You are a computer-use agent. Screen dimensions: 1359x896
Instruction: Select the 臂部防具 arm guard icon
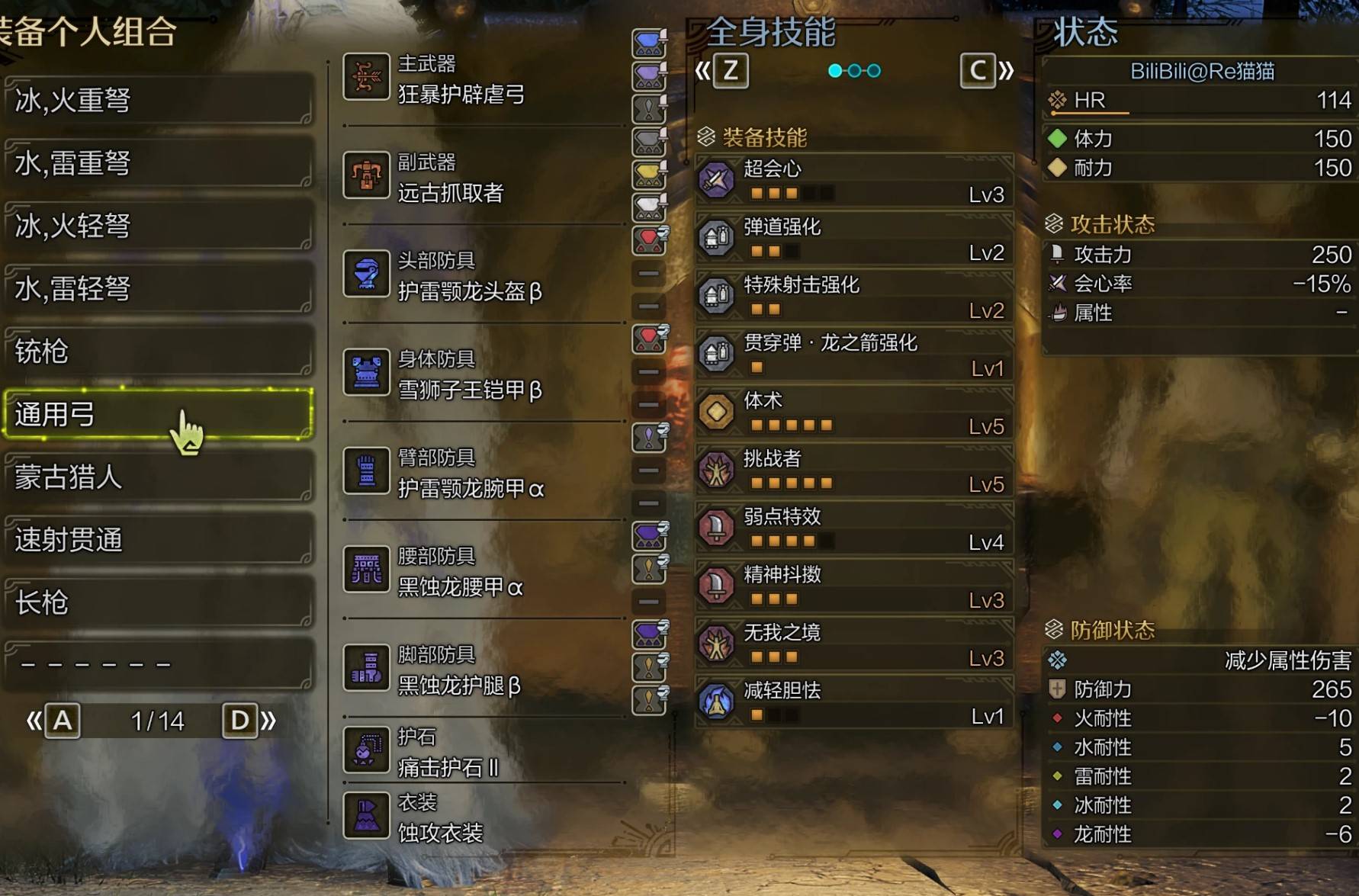367,470
